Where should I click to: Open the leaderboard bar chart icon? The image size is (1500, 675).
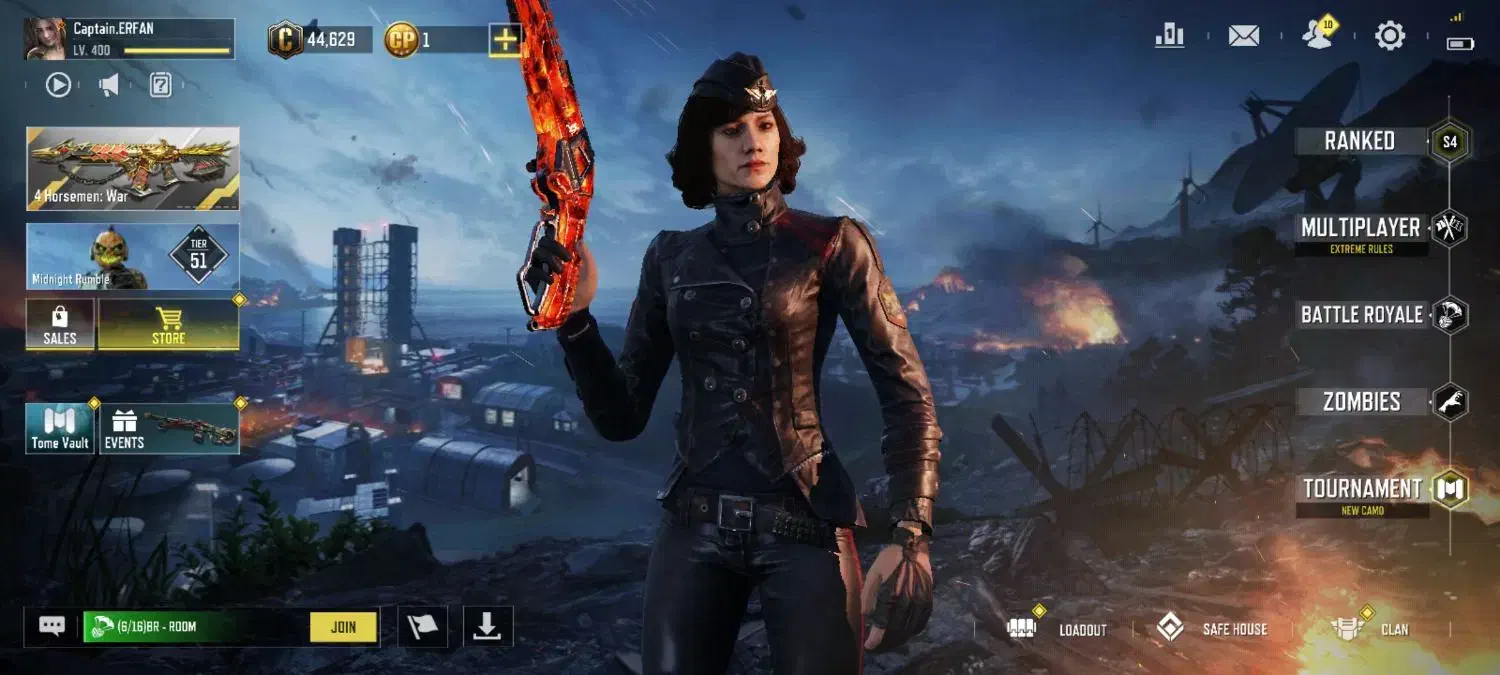coord(1169,36)
